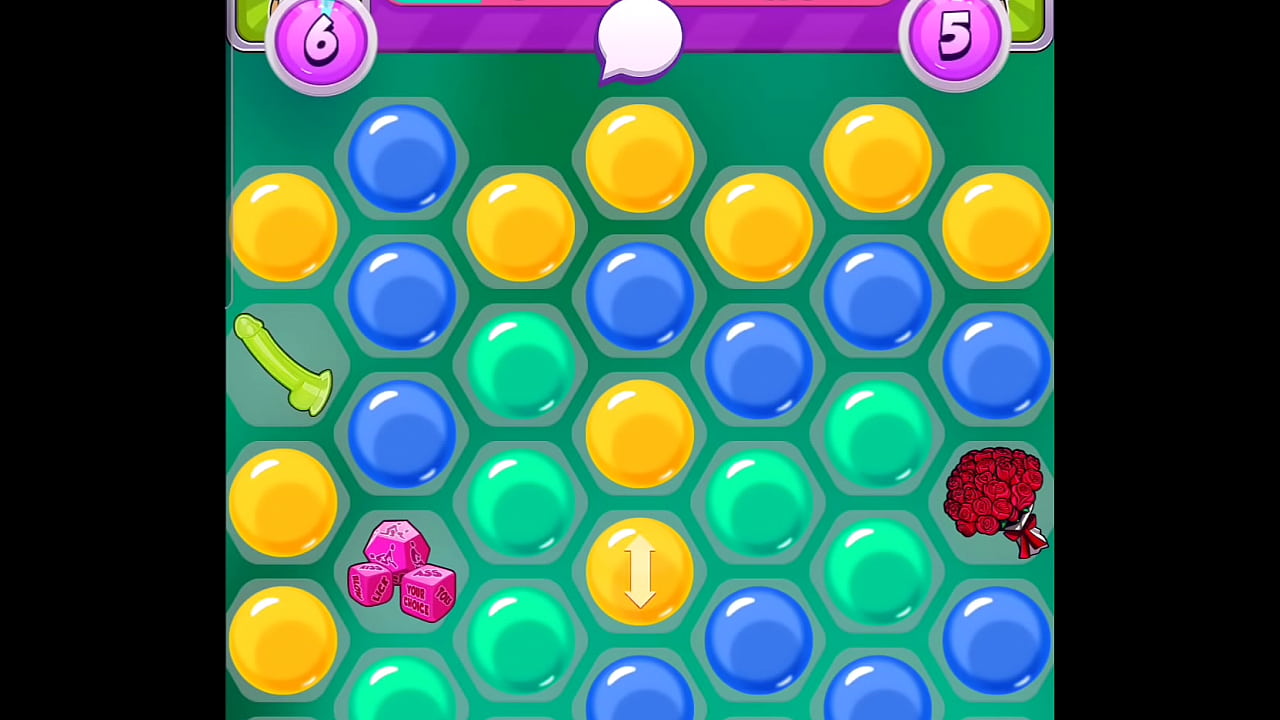Select the green toy tile
Image resolution: width=1280 pixels, height=720 pixels.
[283, 364]
